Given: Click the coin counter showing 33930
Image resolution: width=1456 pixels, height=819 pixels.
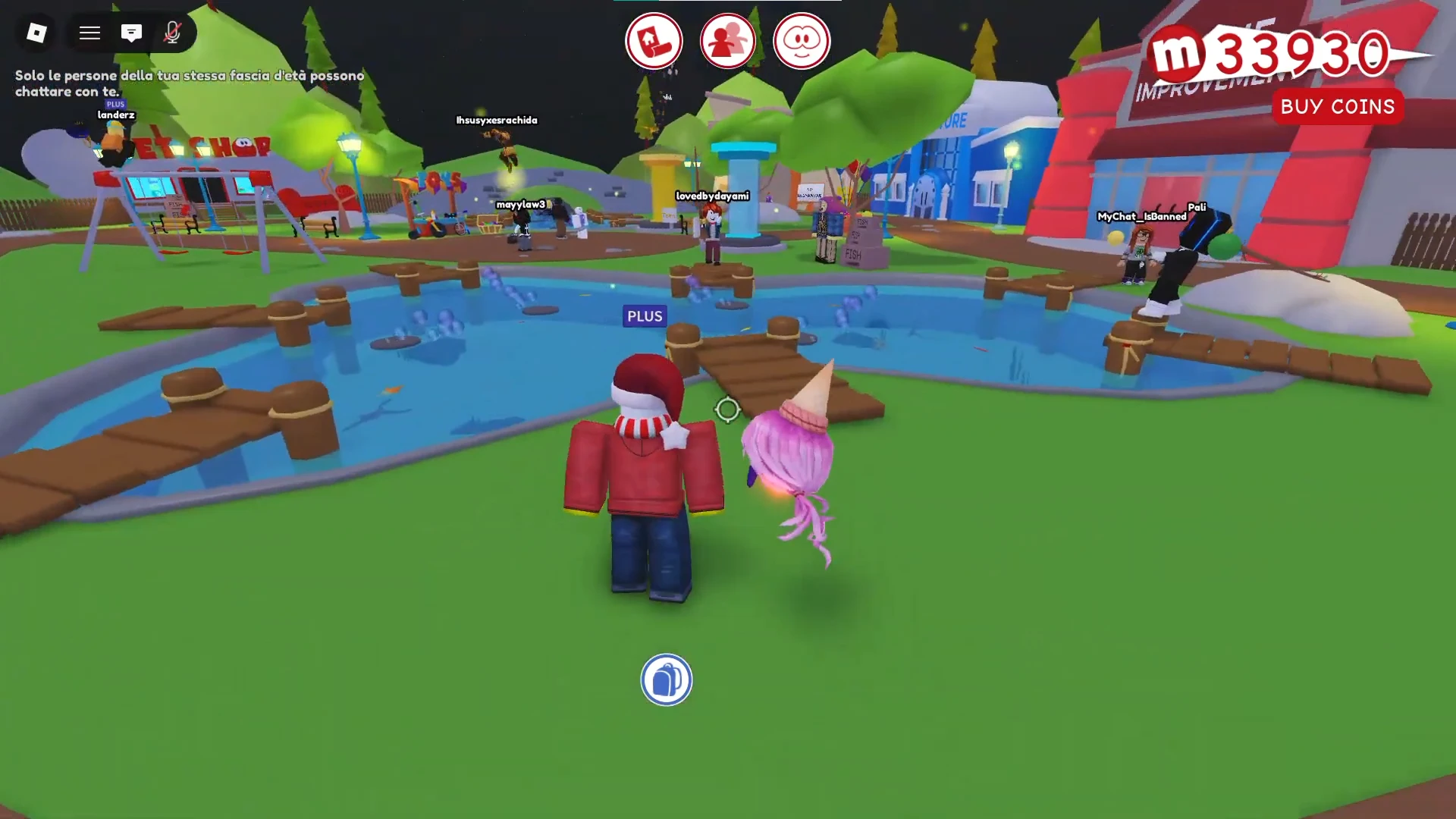Looking at the screenshot, I should (1289, 52).
